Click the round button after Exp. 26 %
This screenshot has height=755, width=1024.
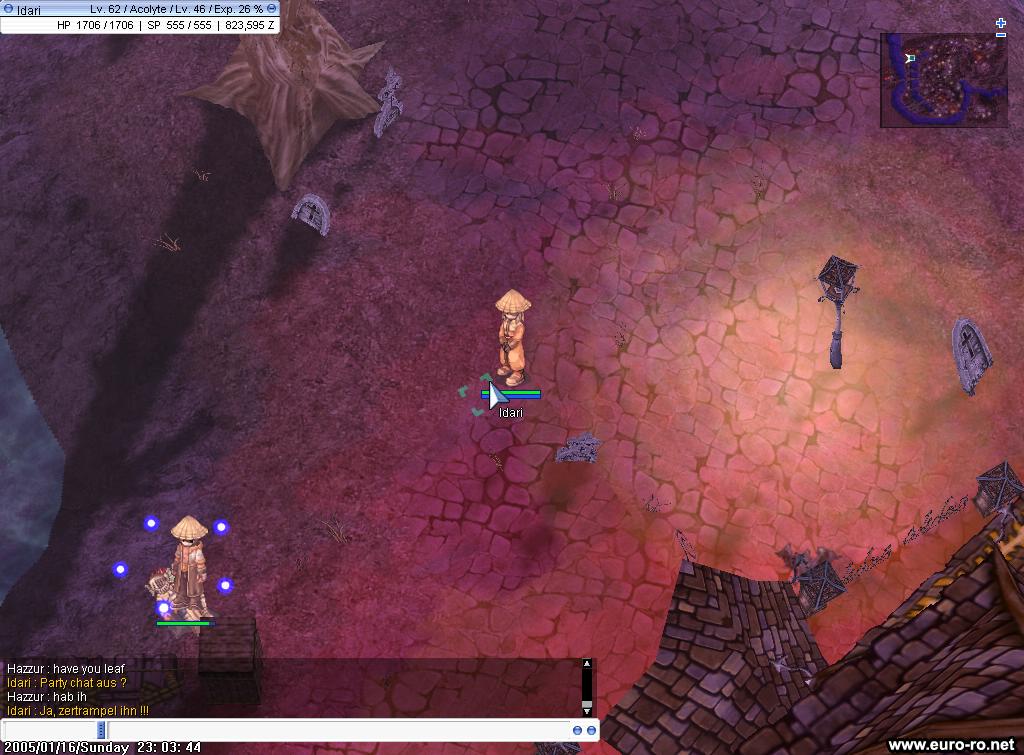272,9
